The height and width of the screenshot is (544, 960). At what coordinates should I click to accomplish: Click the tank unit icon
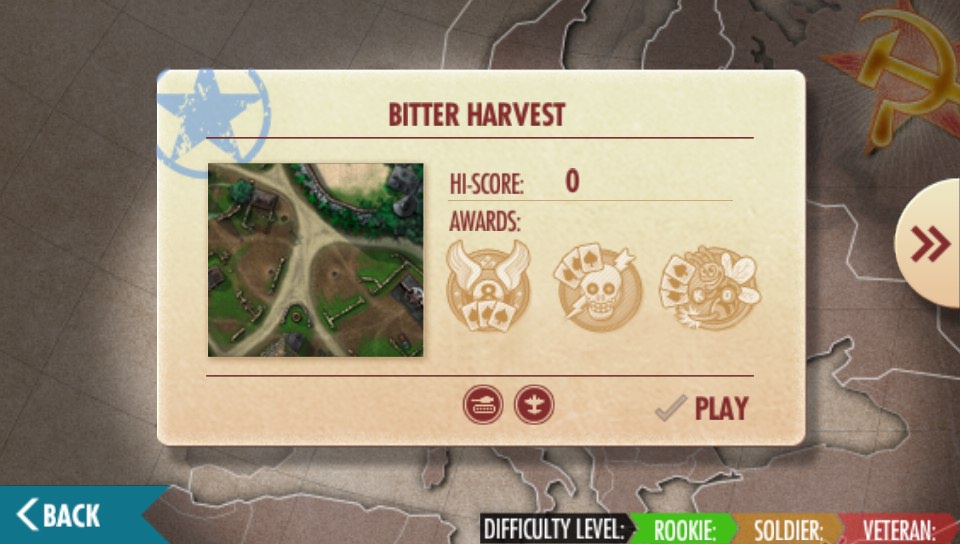pyautogui.click(x=483, y=405)
